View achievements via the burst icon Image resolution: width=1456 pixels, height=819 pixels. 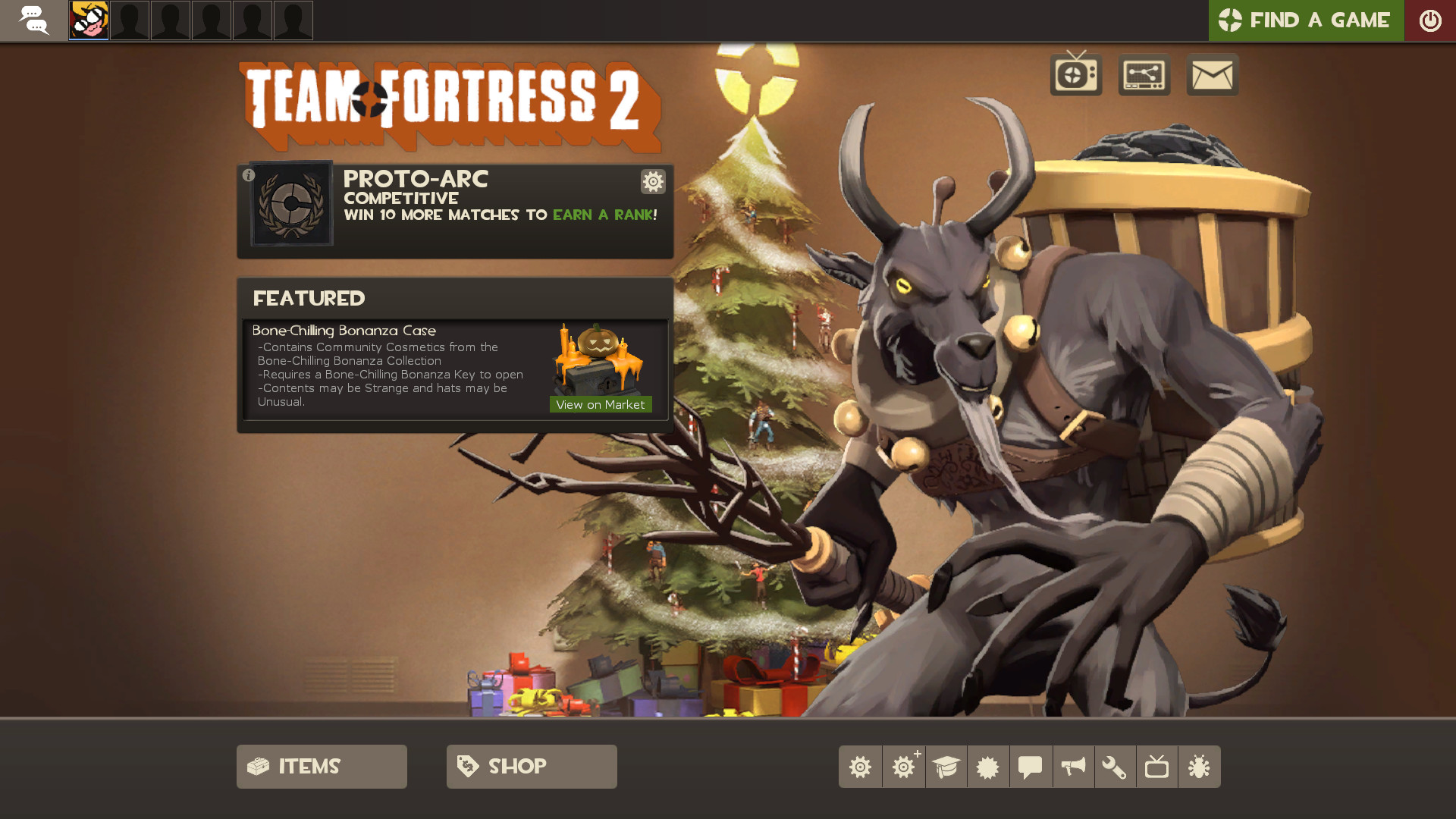(x=988, y=766)
